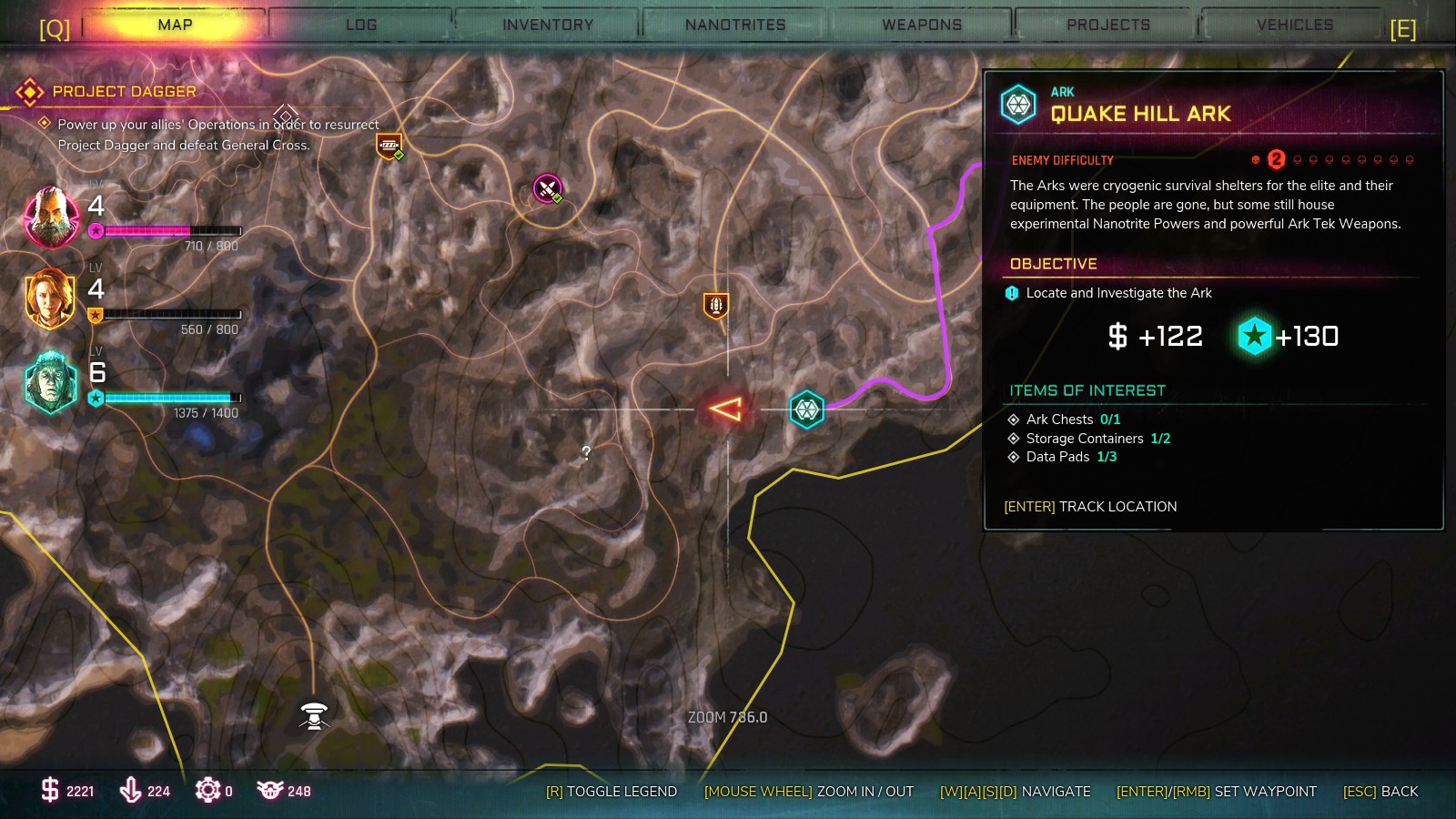Open the Projects tab
Viewport: 1456px width, 819px height.
click(1108, 25)
